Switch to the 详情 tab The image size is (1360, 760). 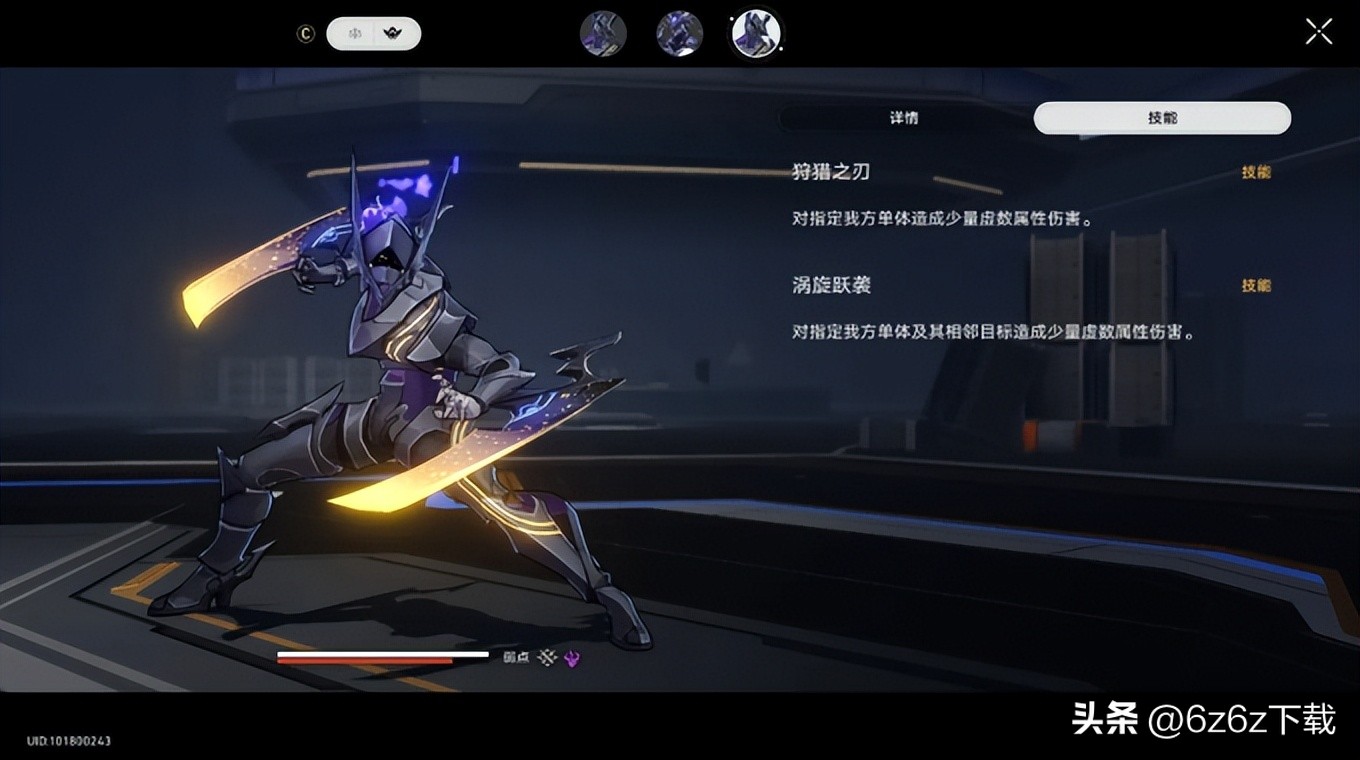coord(903,117)
